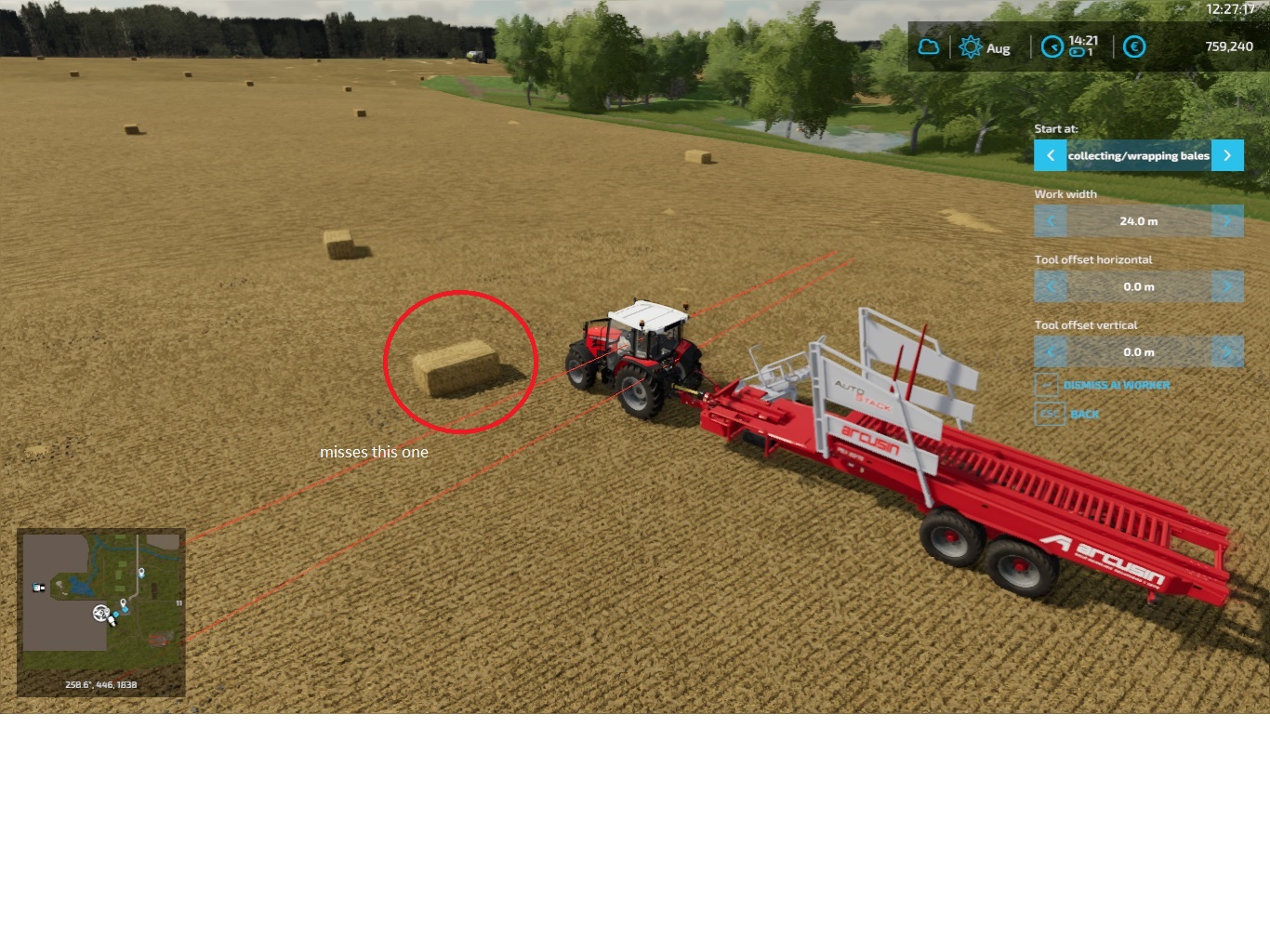Select the previous 'Start at' option
The height and width of the screenshot is (952, 1270).
pos(1050,155)
